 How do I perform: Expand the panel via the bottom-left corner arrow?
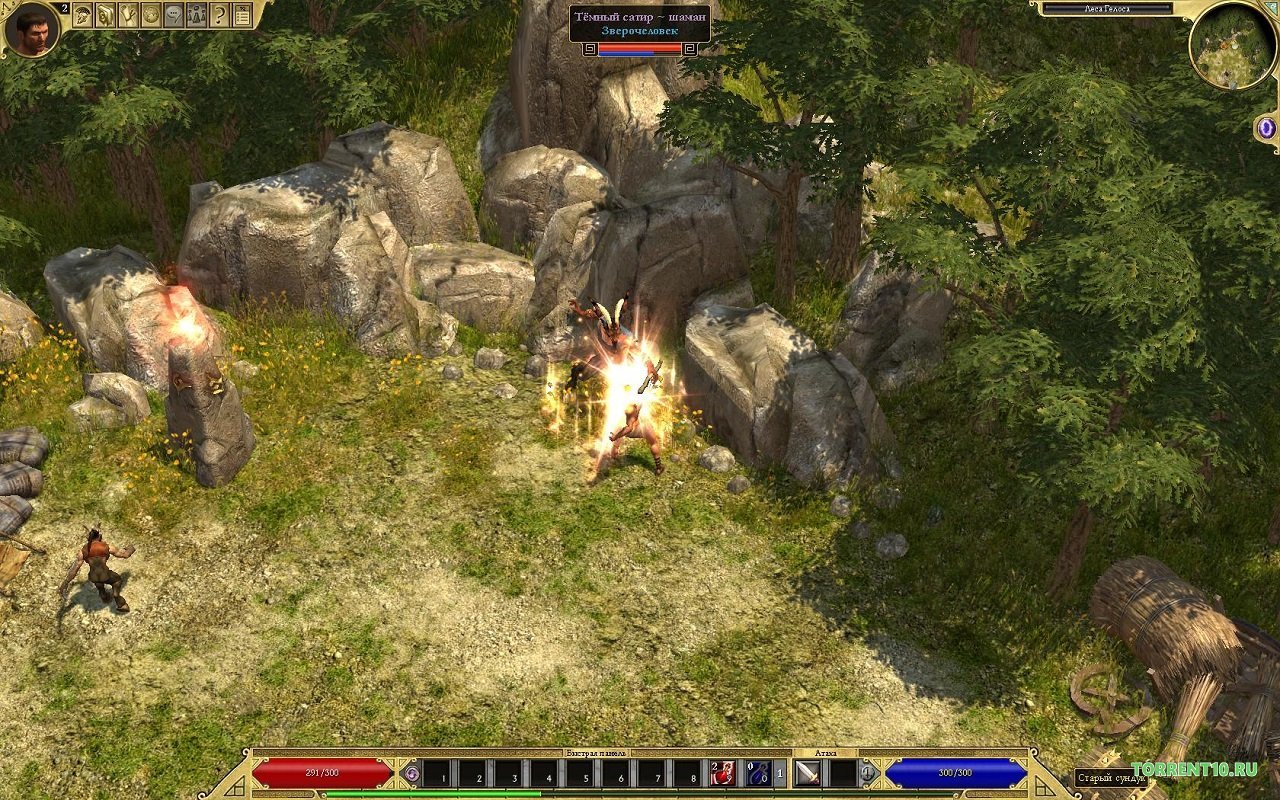(234, 787)
